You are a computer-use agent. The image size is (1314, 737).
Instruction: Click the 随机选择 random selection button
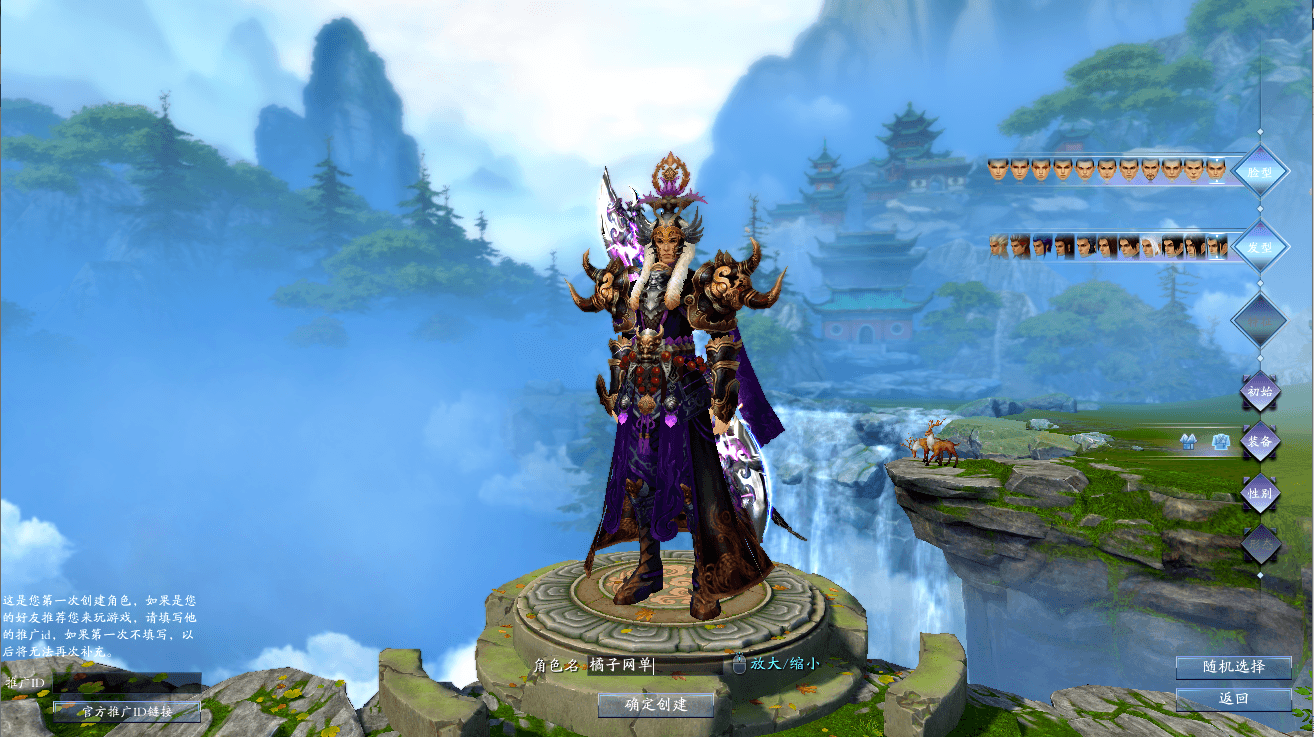[x=1233, y=667]
